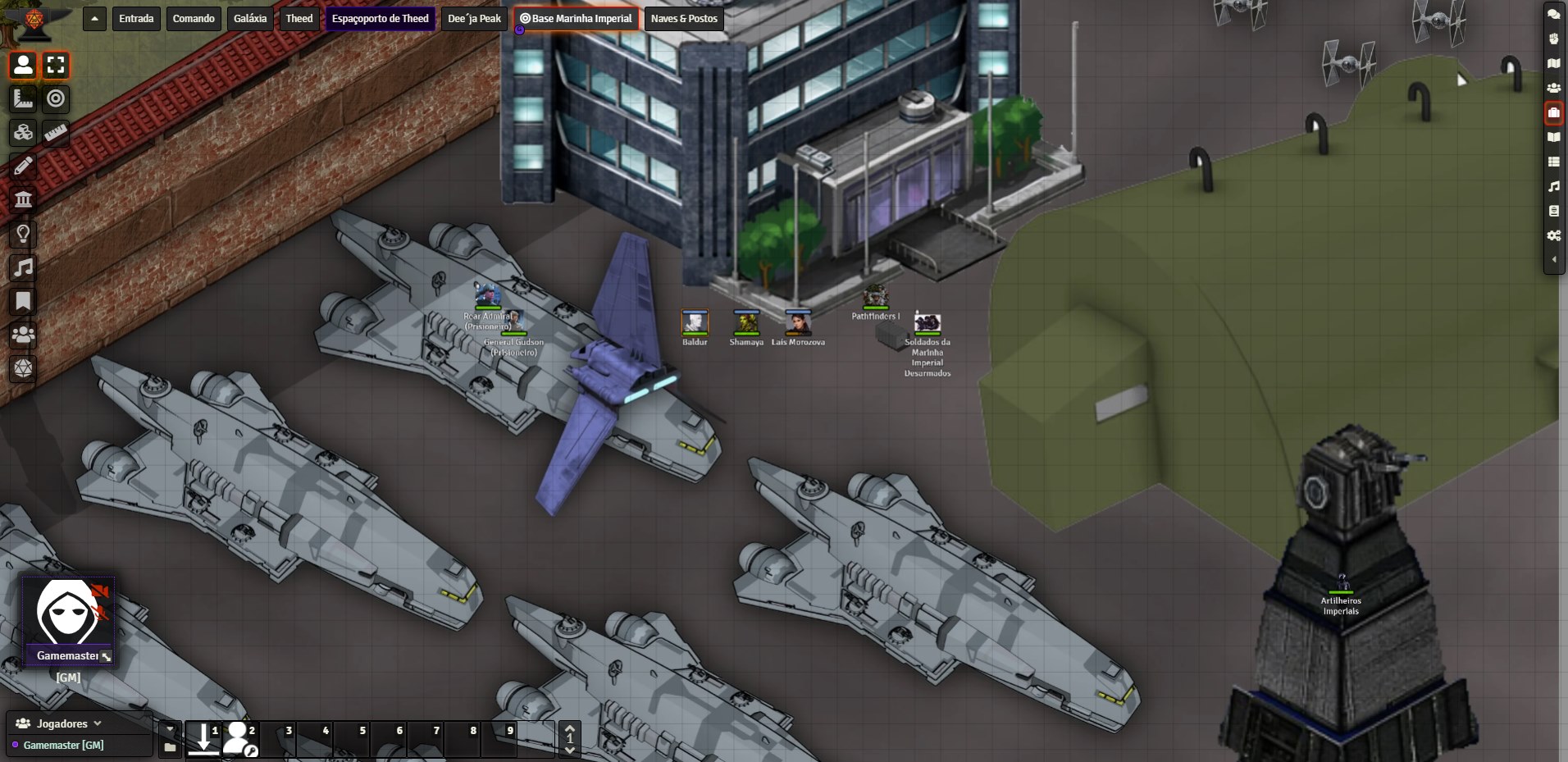The height and width of the screenshot is (762, 1568).
Task: Click hotbar macro slot 1 with down arrow
Action: [x=203, y=738]
